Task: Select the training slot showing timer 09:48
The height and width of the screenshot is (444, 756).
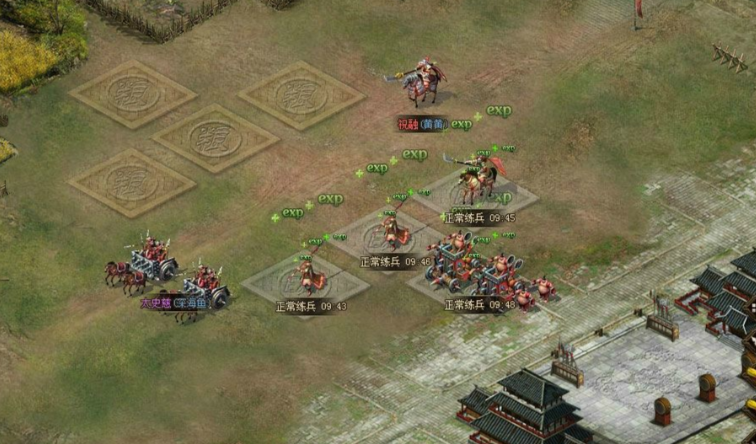Action: coord(478,282)
